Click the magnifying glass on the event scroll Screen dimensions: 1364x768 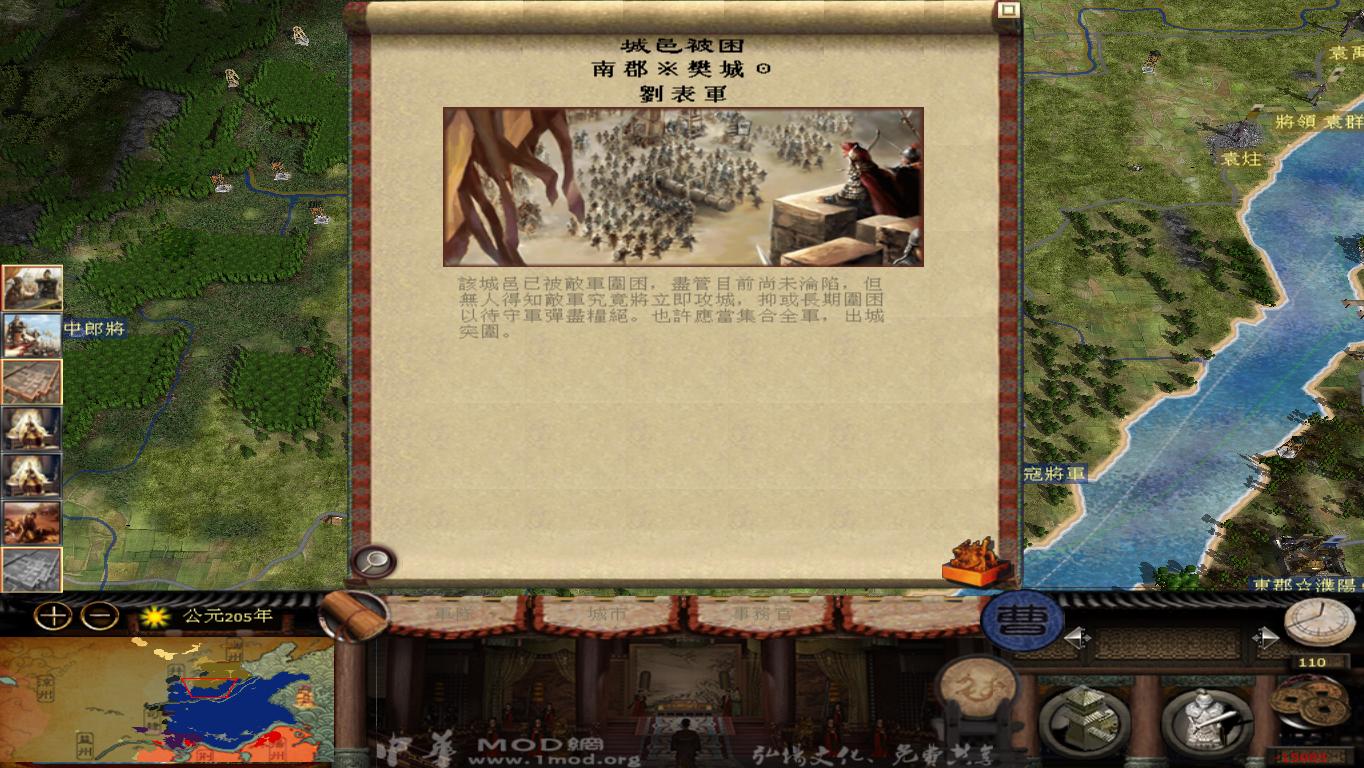[375, 560]
